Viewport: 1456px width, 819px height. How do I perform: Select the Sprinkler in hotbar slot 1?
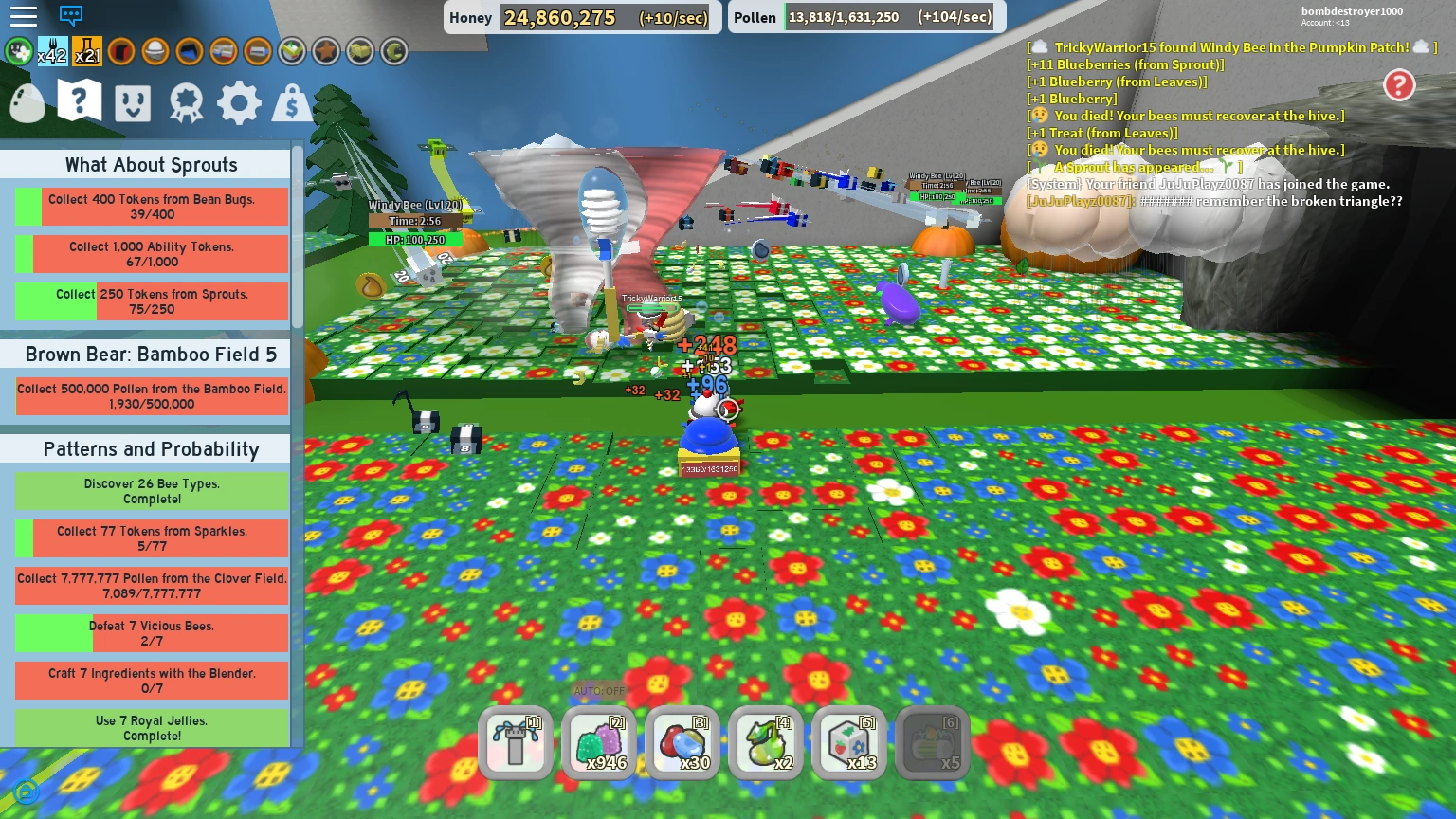(515, 743)
